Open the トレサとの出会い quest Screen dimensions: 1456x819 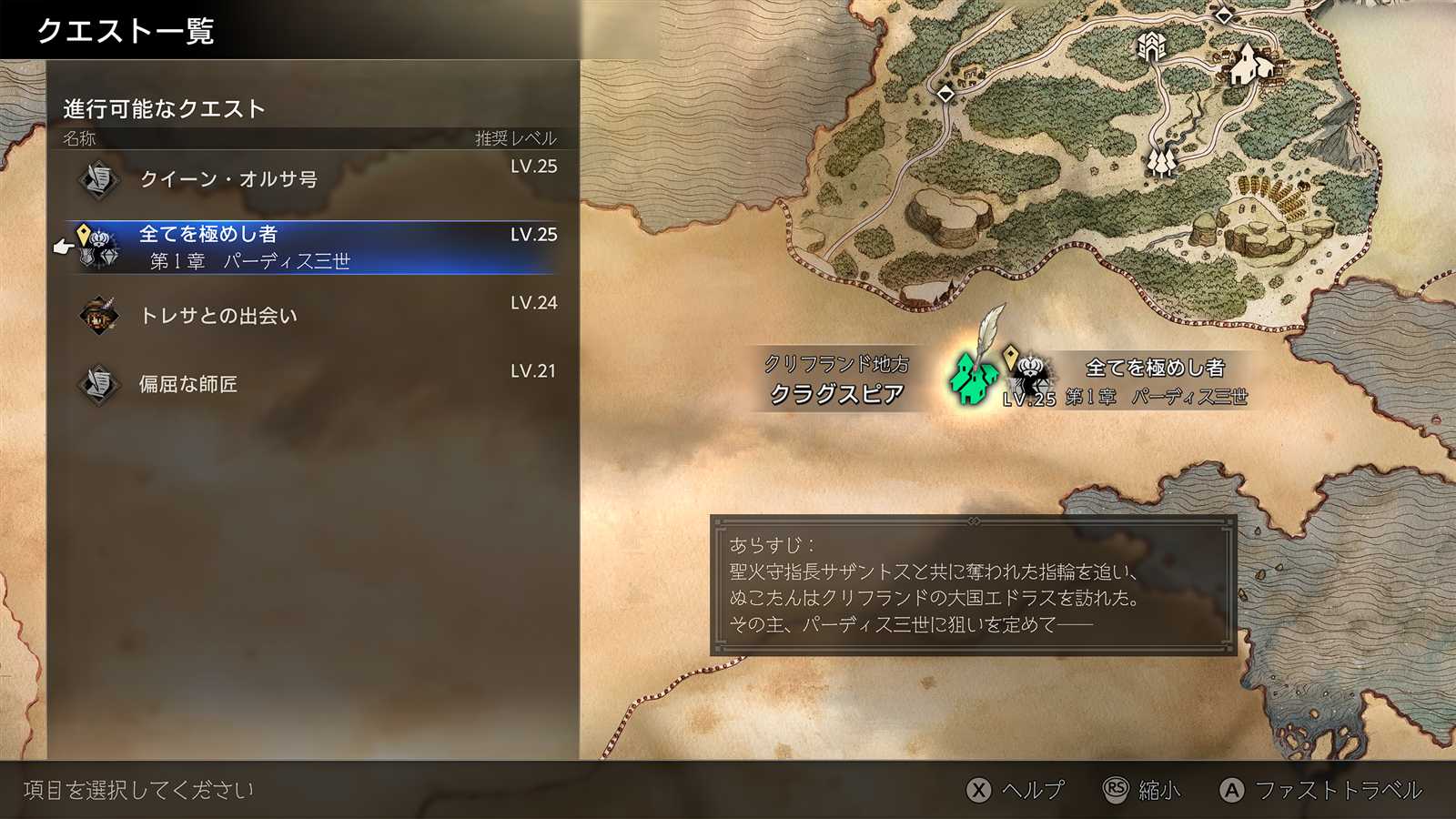311,316
